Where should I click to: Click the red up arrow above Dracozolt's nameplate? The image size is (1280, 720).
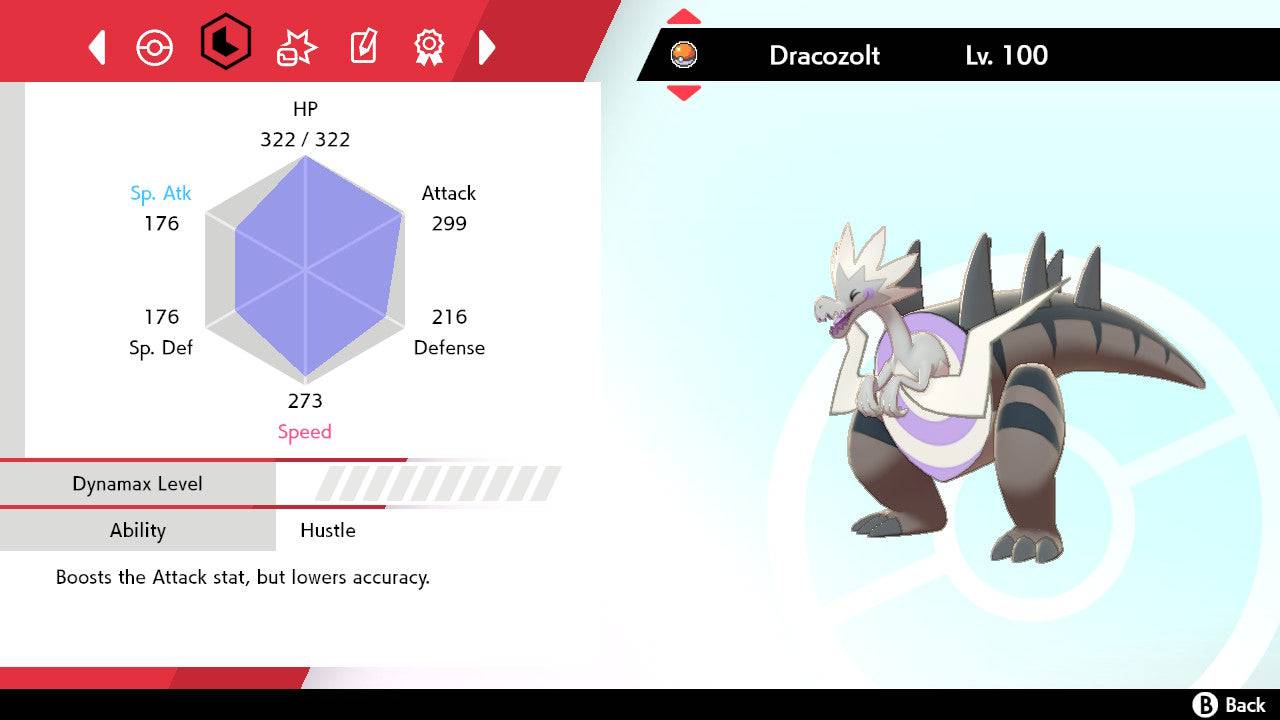[x=684, y=14]
